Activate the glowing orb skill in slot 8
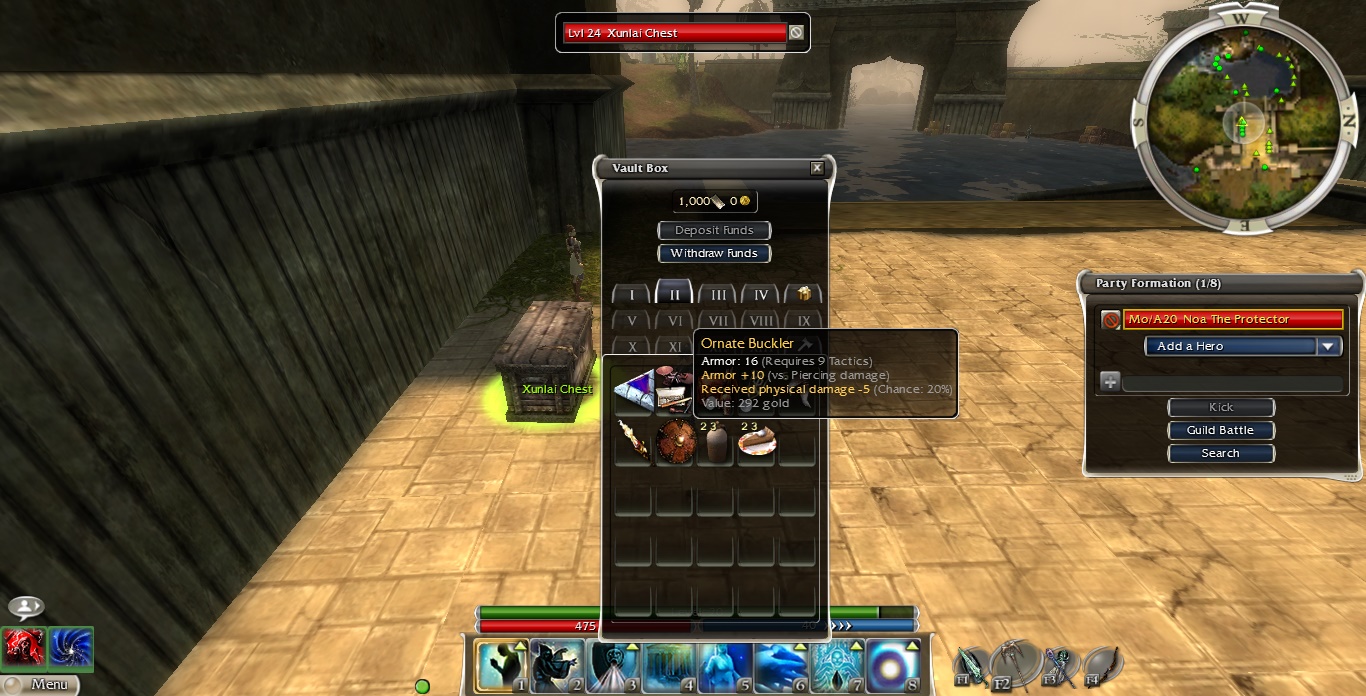The height and width of the screenshot is (696, 1366). pyautogui.click(x=893, y=665)
